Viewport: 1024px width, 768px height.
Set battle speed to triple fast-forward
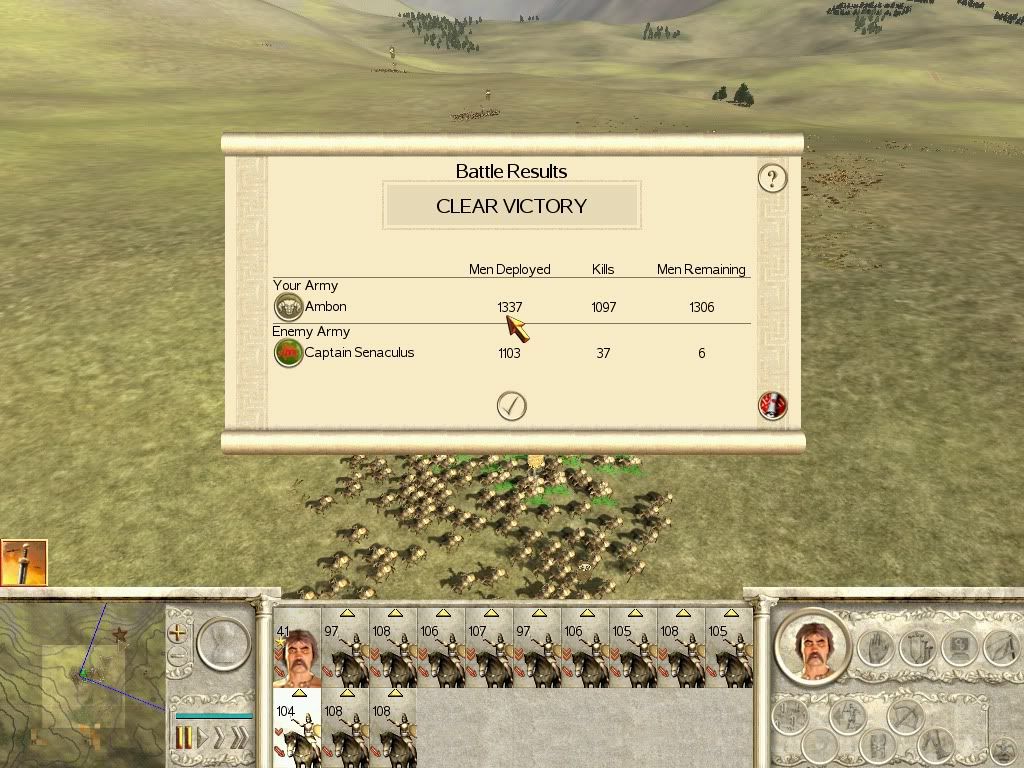238,739
